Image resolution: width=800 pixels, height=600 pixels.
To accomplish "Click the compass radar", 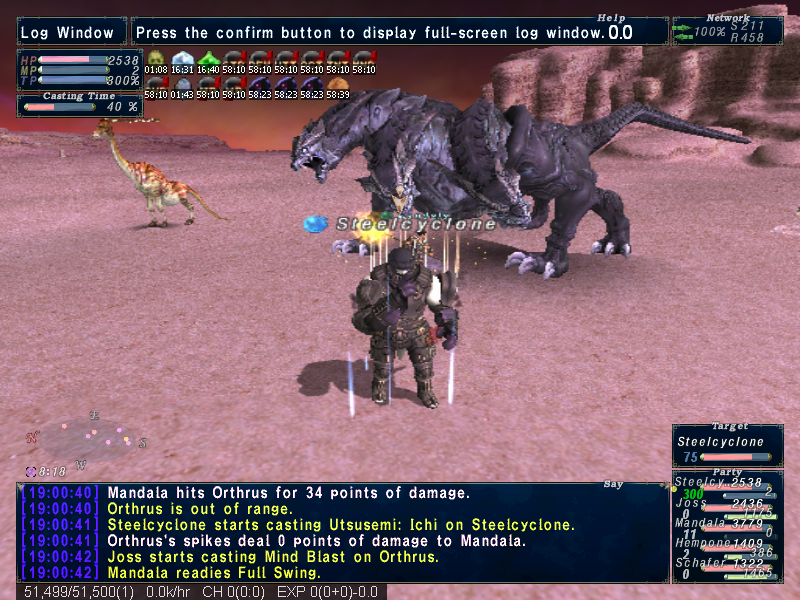I will tap(88, 436).
